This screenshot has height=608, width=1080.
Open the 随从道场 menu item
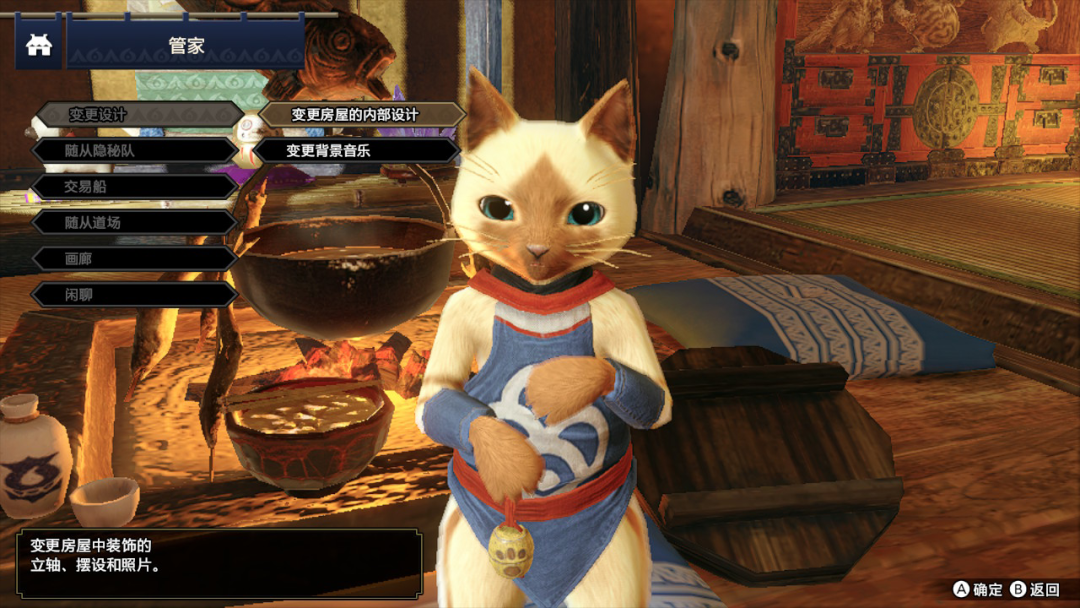pyautogui.click(x=136, y=223)
